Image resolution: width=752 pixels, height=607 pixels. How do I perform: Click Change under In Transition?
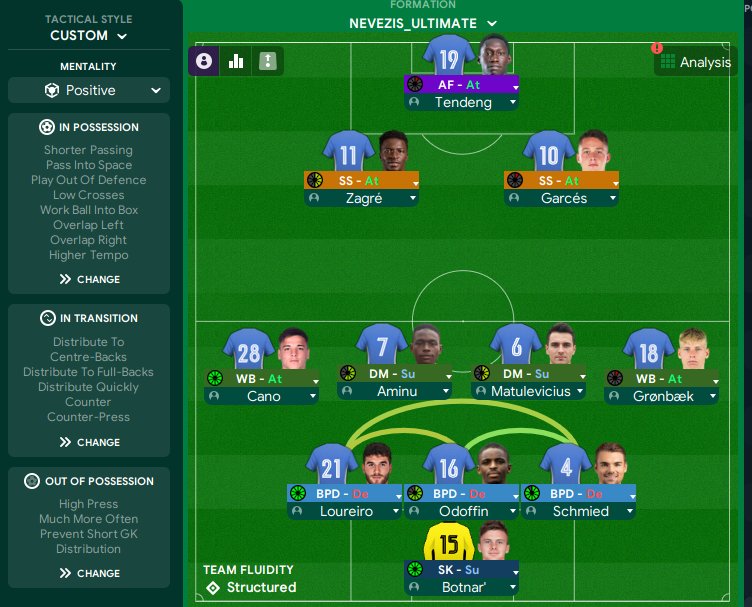coord(89,442)
